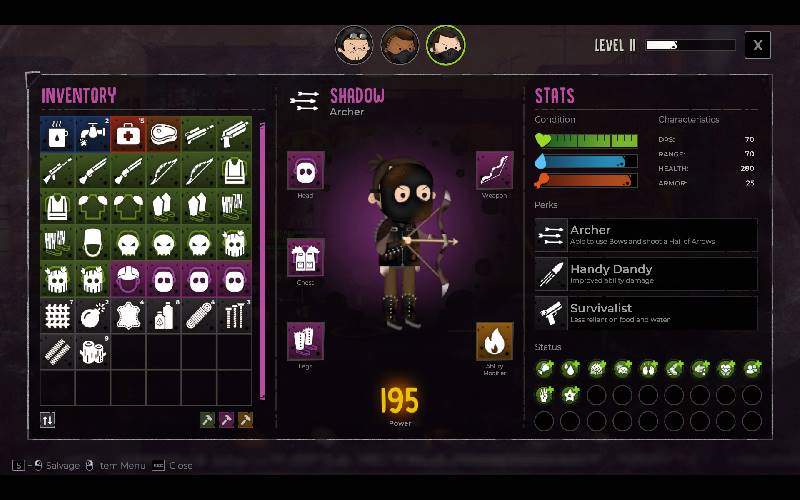The width and height of the screenshot is (800, 500).
Task: Pick the coffee mug item in inventory
Action: (x=58, y=134)
